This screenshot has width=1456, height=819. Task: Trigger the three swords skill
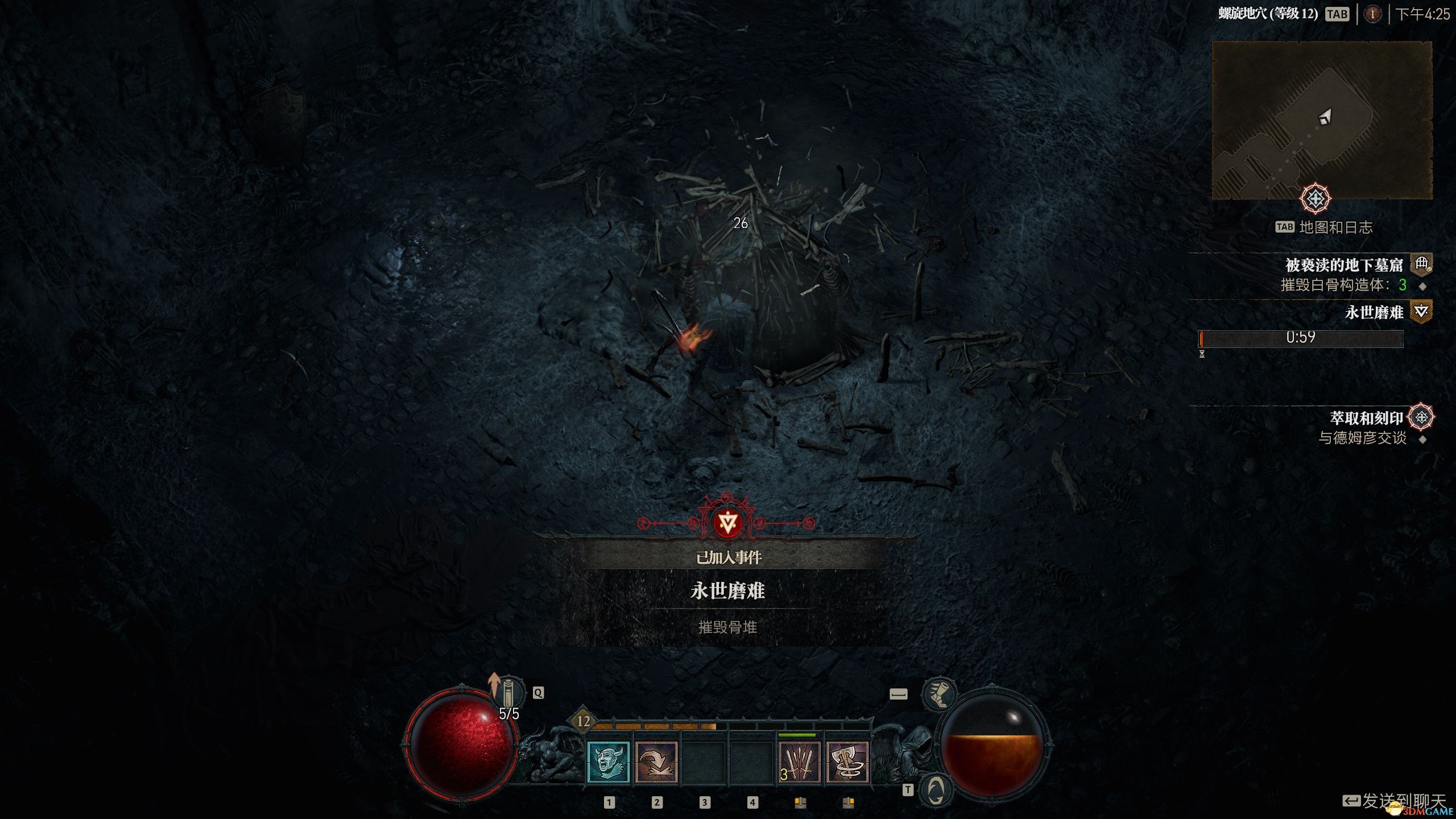pos(799,763)
